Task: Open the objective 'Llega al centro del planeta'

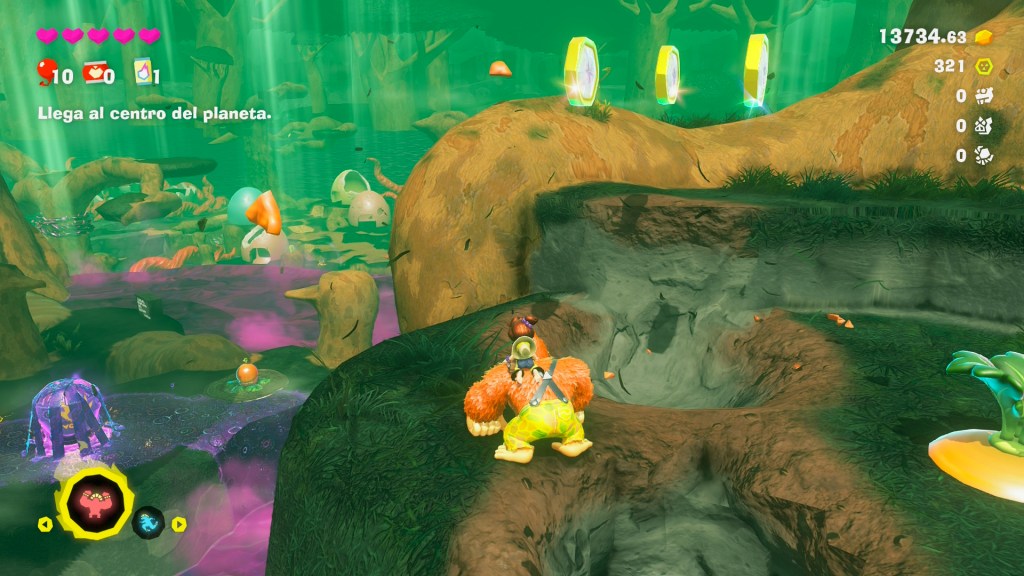Action: pyautogui.click(x=154, y=114)
